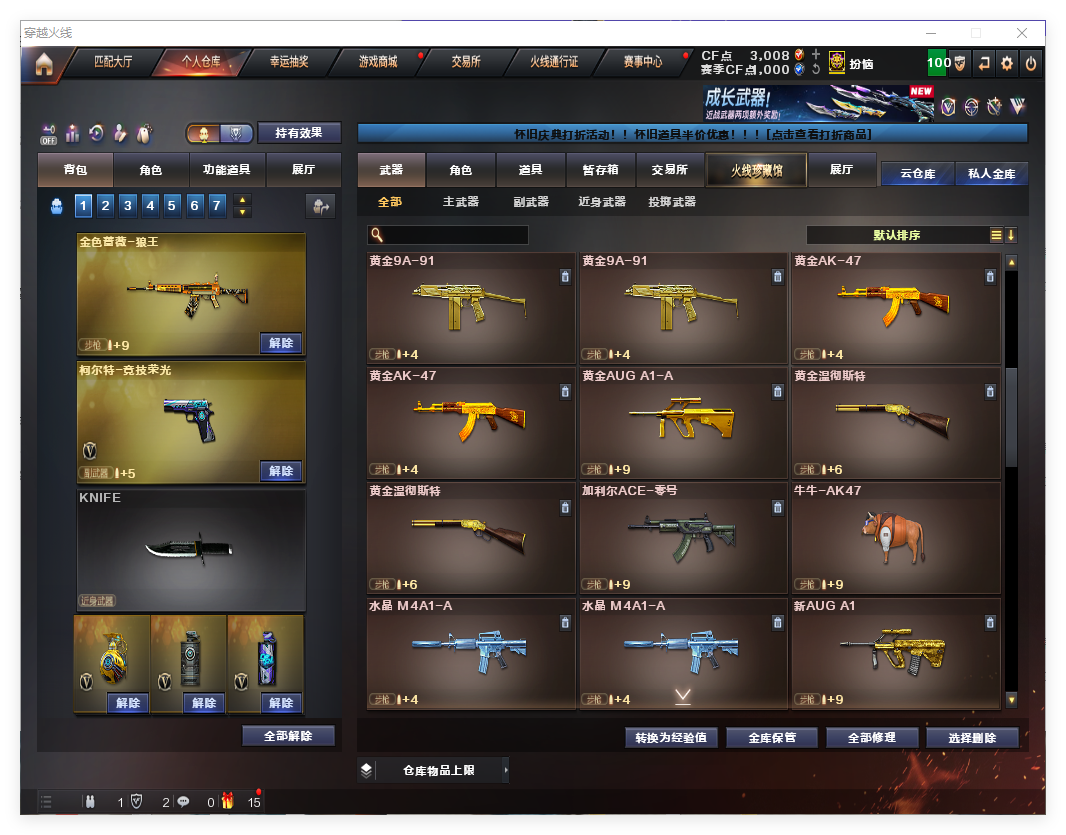The width and height of the screenshot is (1066, 835).
Task: Switch to the 交易所 trading tab
Action: (465, 62)
